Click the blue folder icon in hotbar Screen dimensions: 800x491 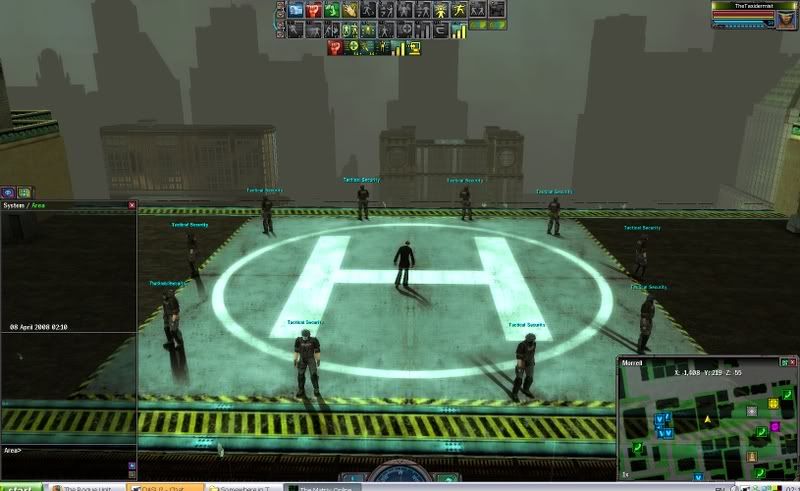point(296,10)
